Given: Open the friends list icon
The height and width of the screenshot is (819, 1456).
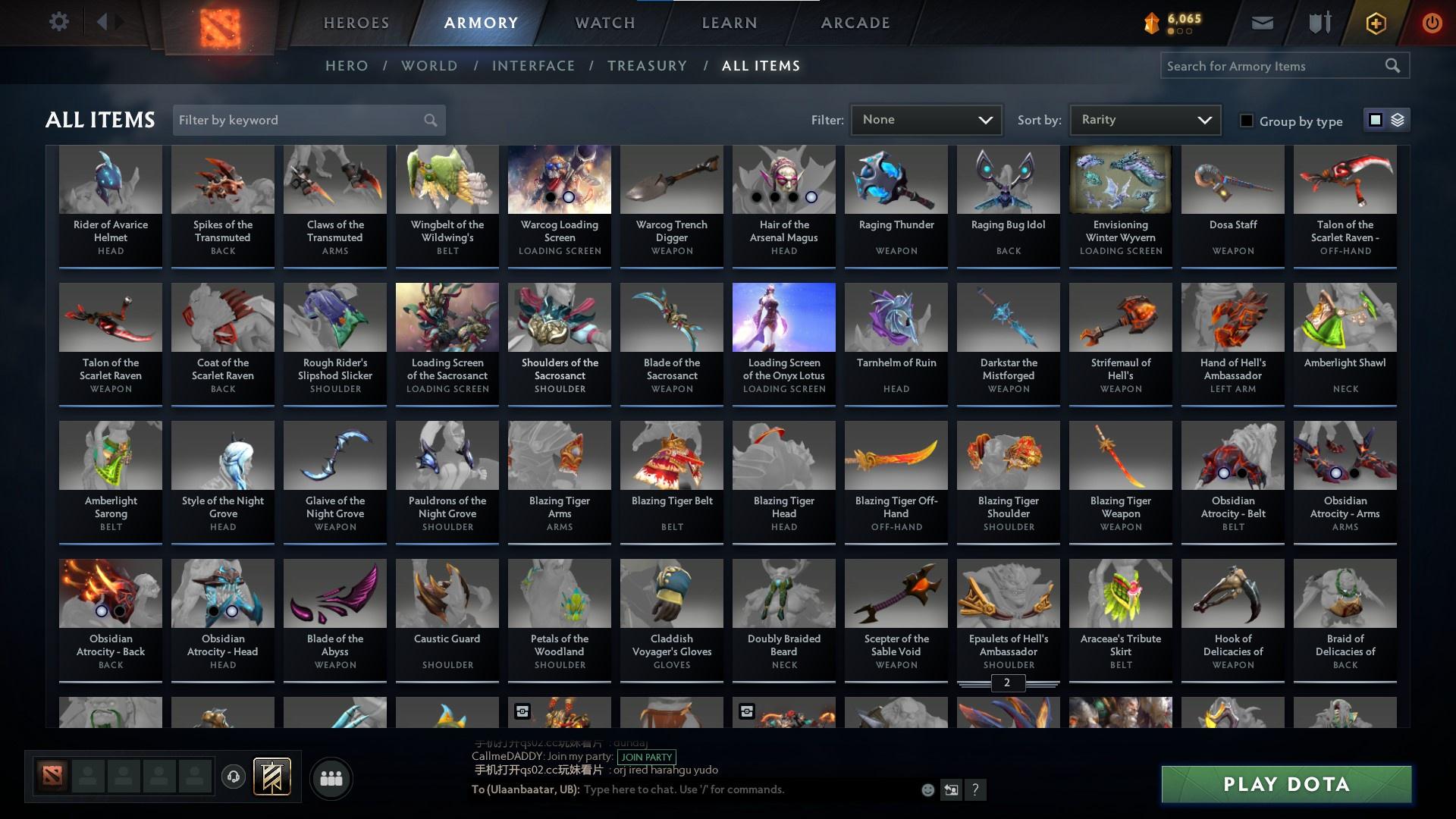Looking at the screenshot, I should [330, 777].
